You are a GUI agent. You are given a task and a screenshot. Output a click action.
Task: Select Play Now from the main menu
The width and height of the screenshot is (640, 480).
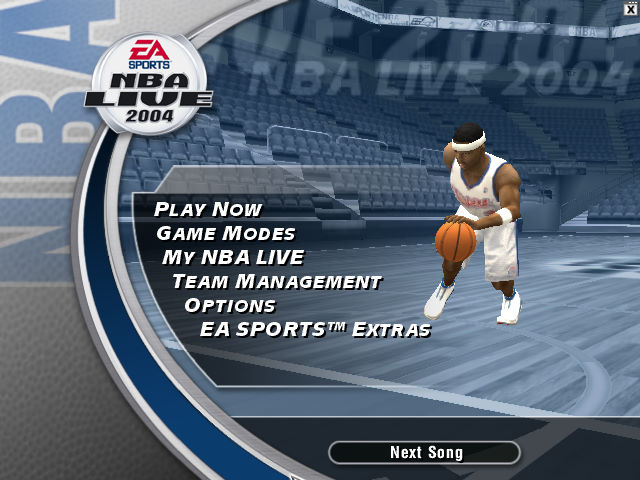click(208, 210)
